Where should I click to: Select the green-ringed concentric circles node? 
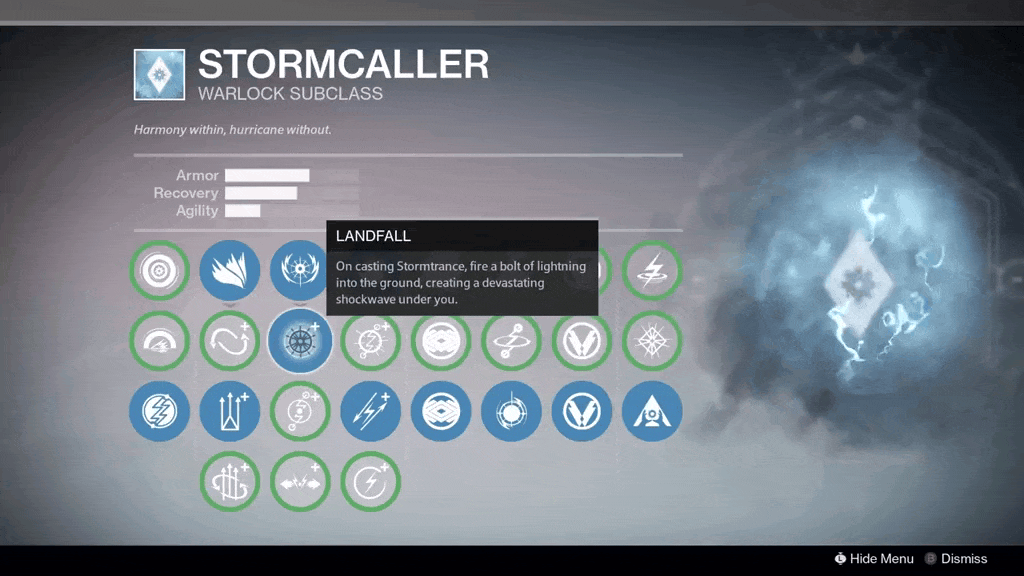click(159, 270)
